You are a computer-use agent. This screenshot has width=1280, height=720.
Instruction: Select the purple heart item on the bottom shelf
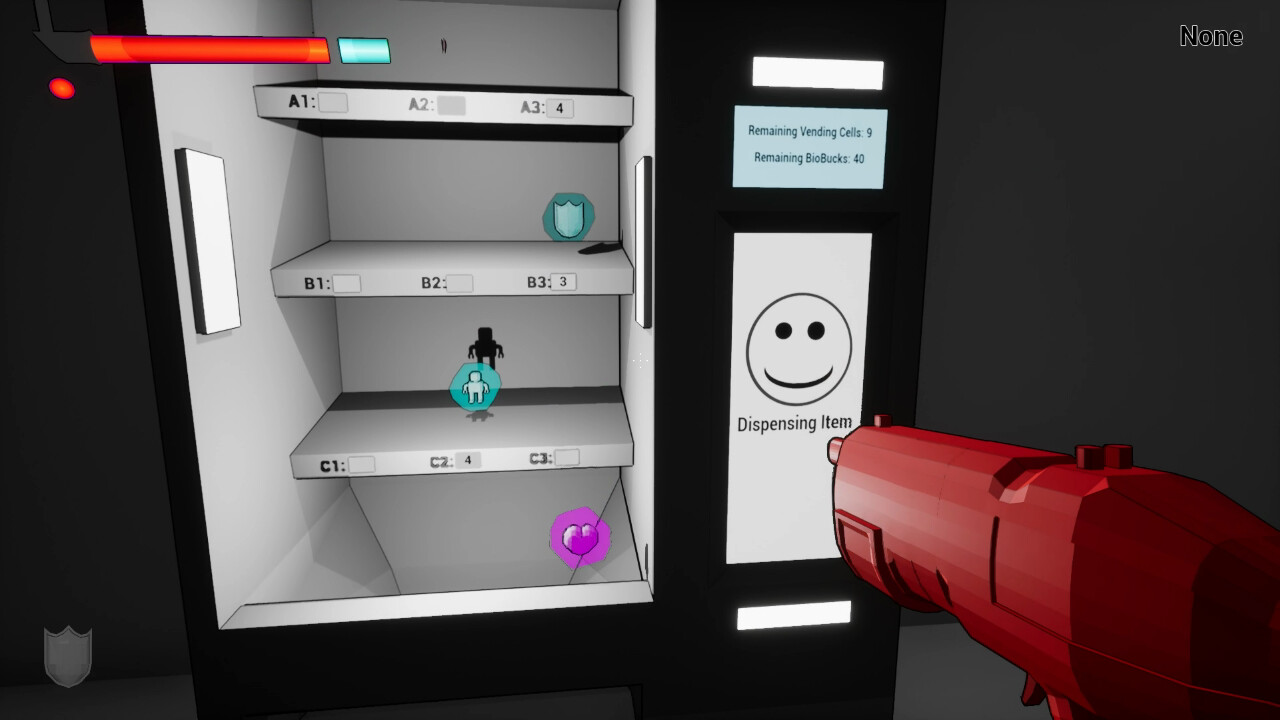point(577,537)
